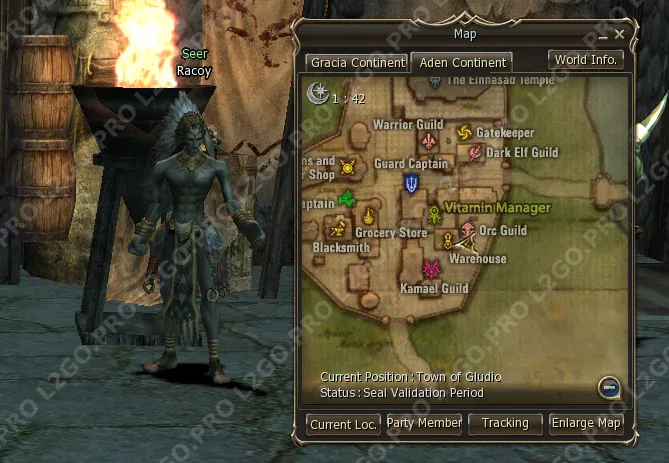669x463 pixels.
Task: Click the Warehouse key marker
Action: pos(449,241)
